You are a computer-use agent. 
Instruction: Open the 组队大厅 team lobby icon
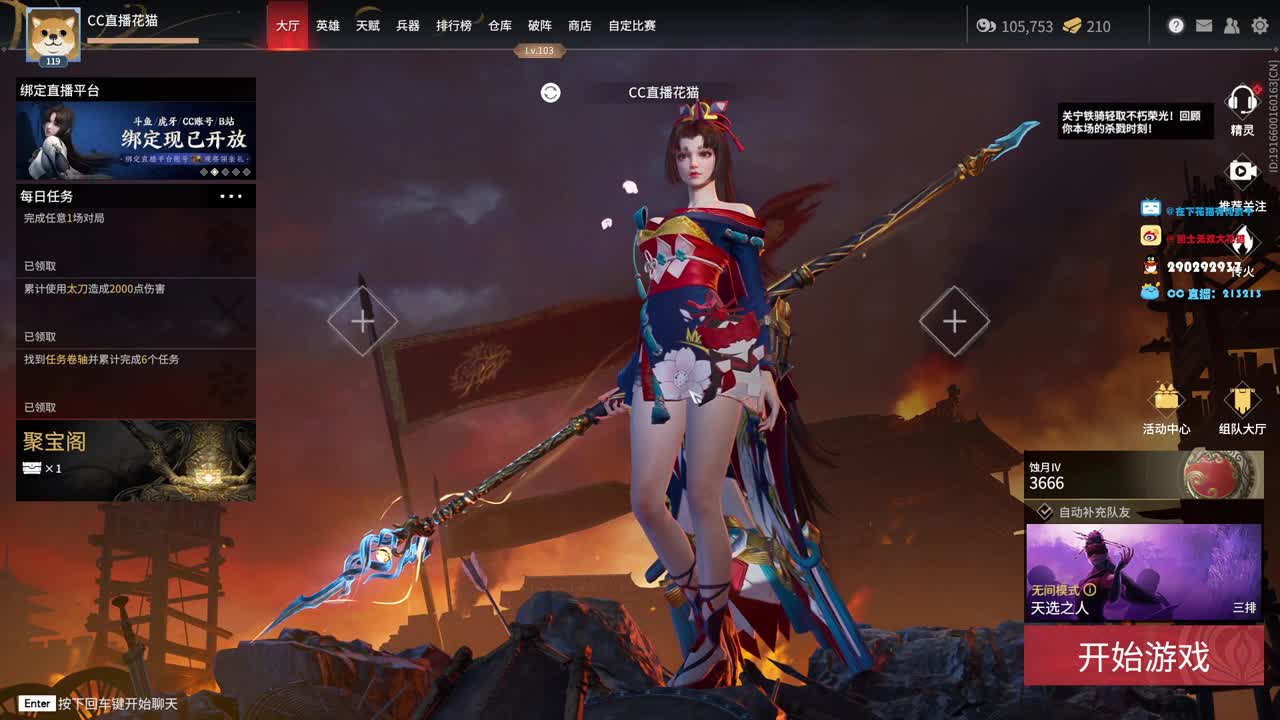pyautogui.click(x=1242, y=396)
